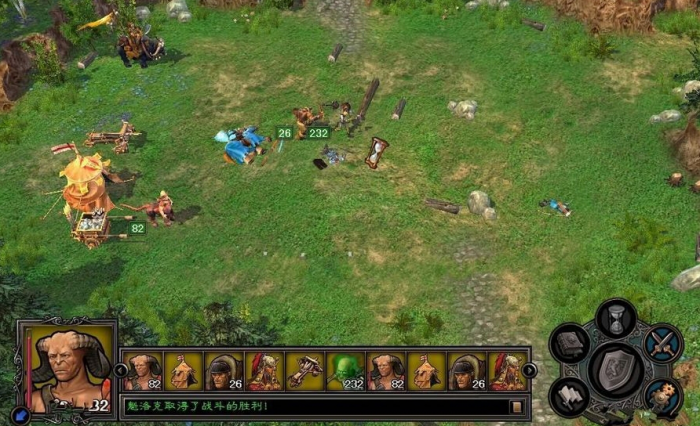Open the horned hero portrait
700x426 pixels.
(x=66, y=369)
